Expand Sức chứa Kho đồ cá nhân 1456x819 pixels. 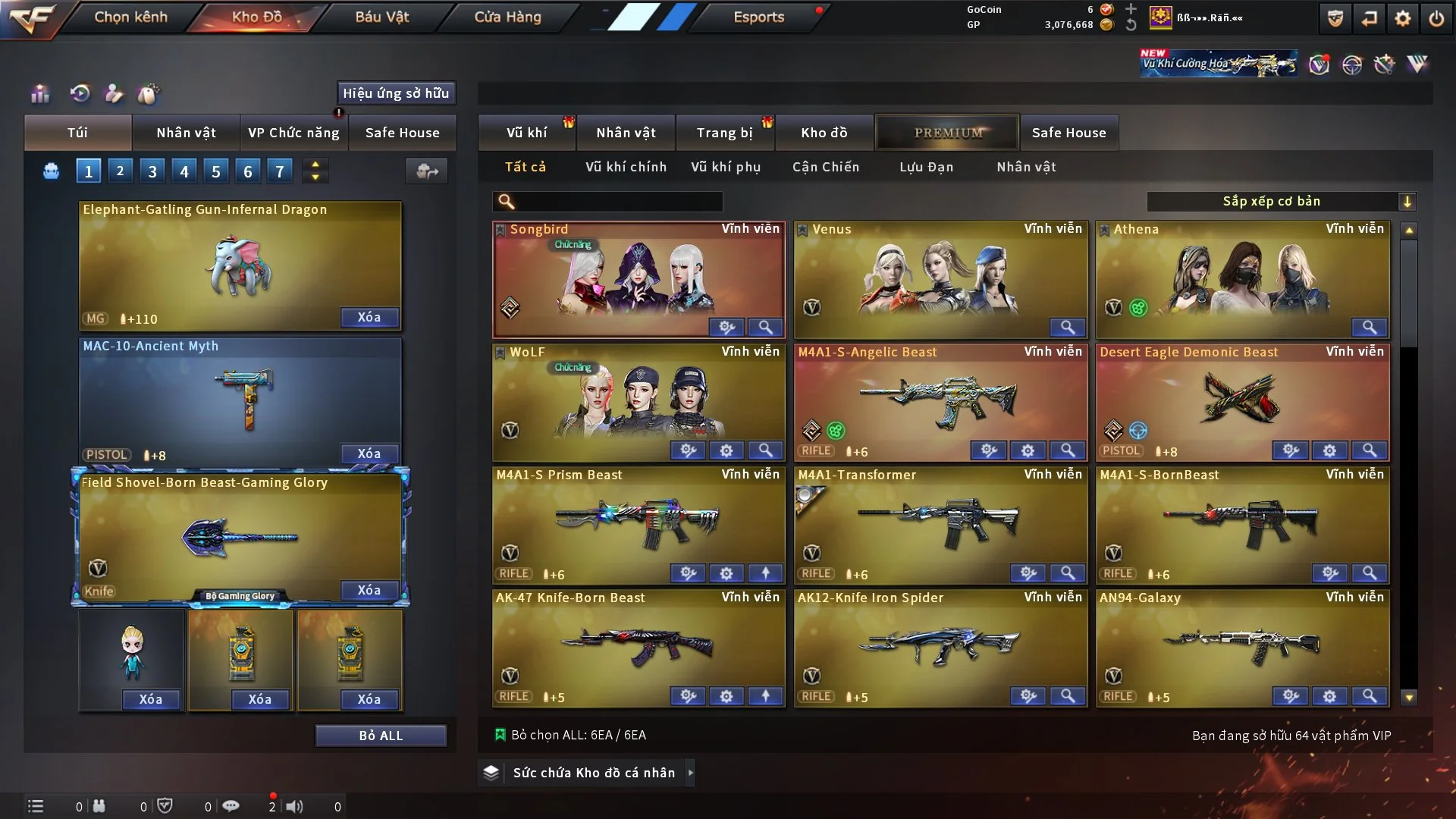[x=593, y=773]
